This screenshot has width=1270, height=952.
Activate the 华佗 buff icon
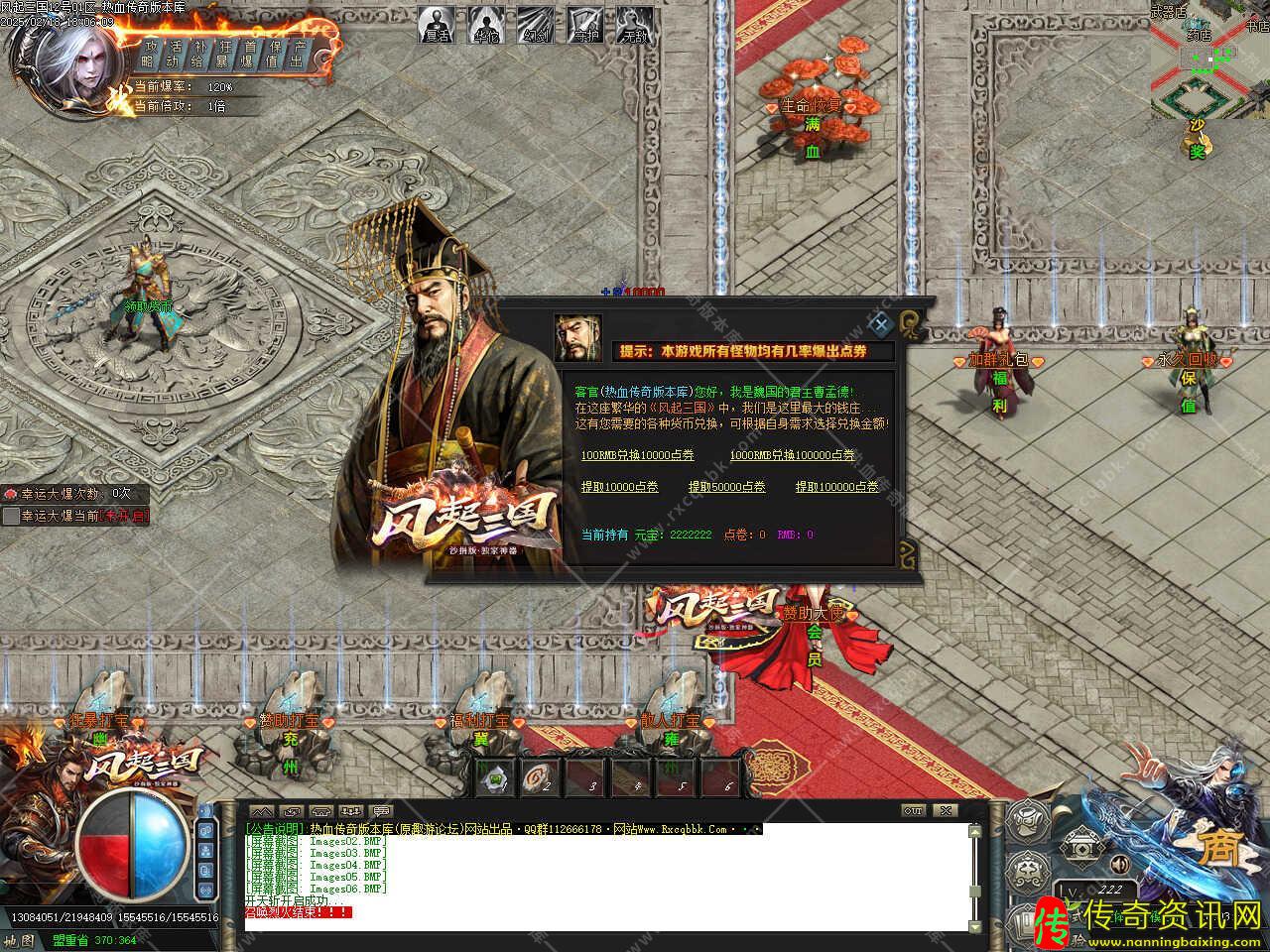click(485, 25)
